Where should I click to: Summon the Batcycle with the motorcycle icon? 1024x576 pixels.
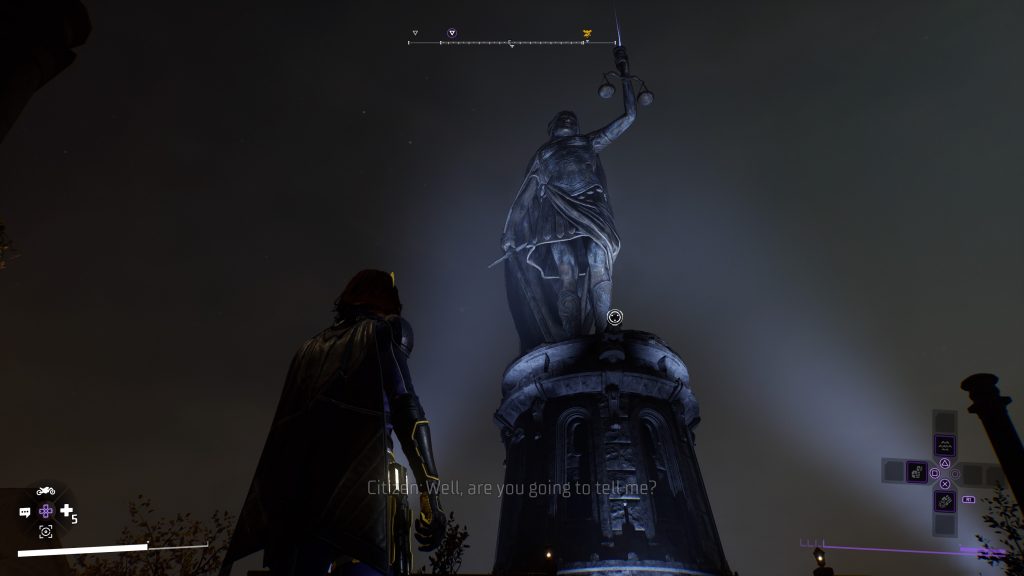point(45,490)
